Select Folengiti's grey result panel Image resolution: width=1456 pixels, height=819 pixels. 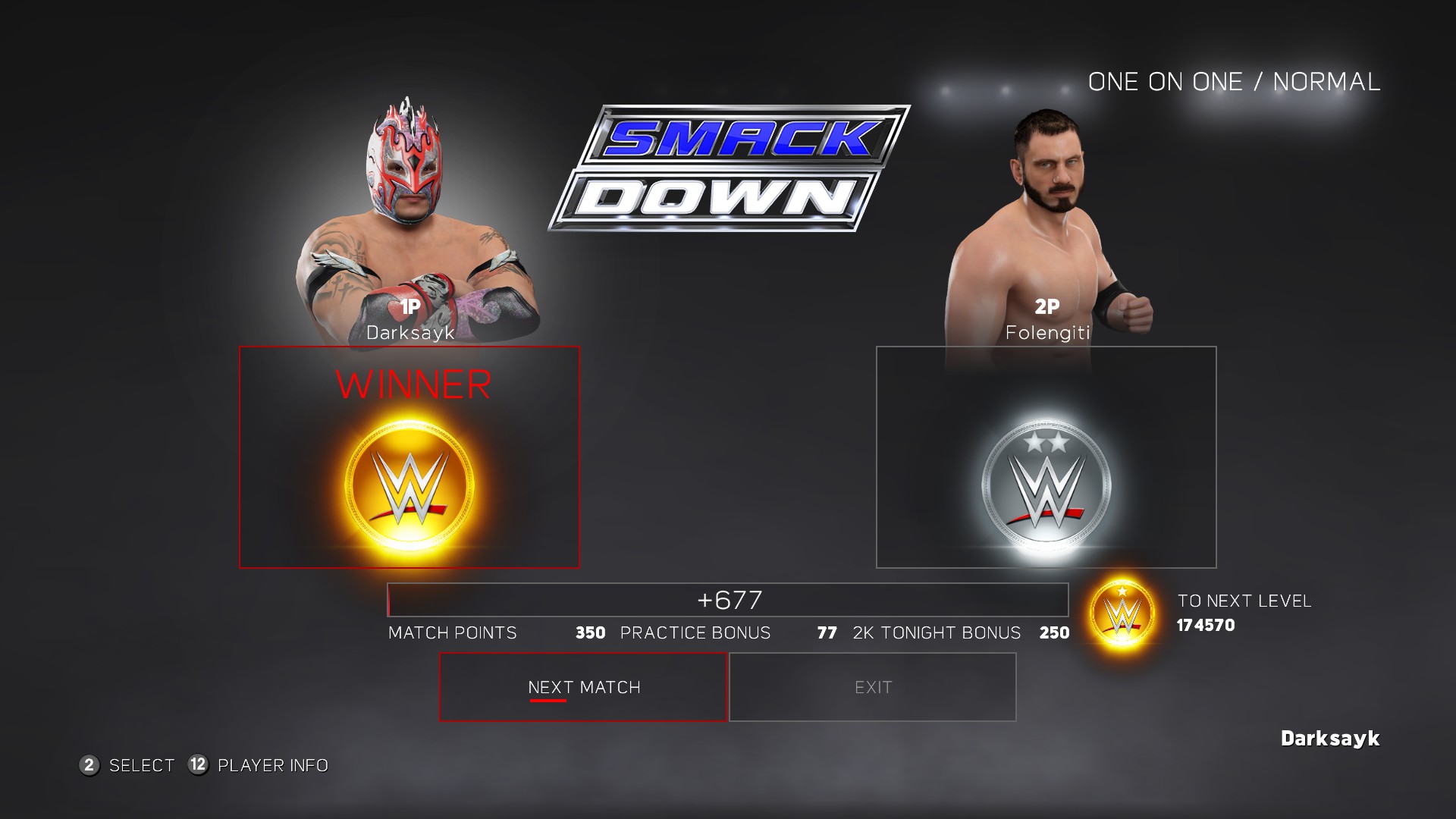(x=1045, y=457)
